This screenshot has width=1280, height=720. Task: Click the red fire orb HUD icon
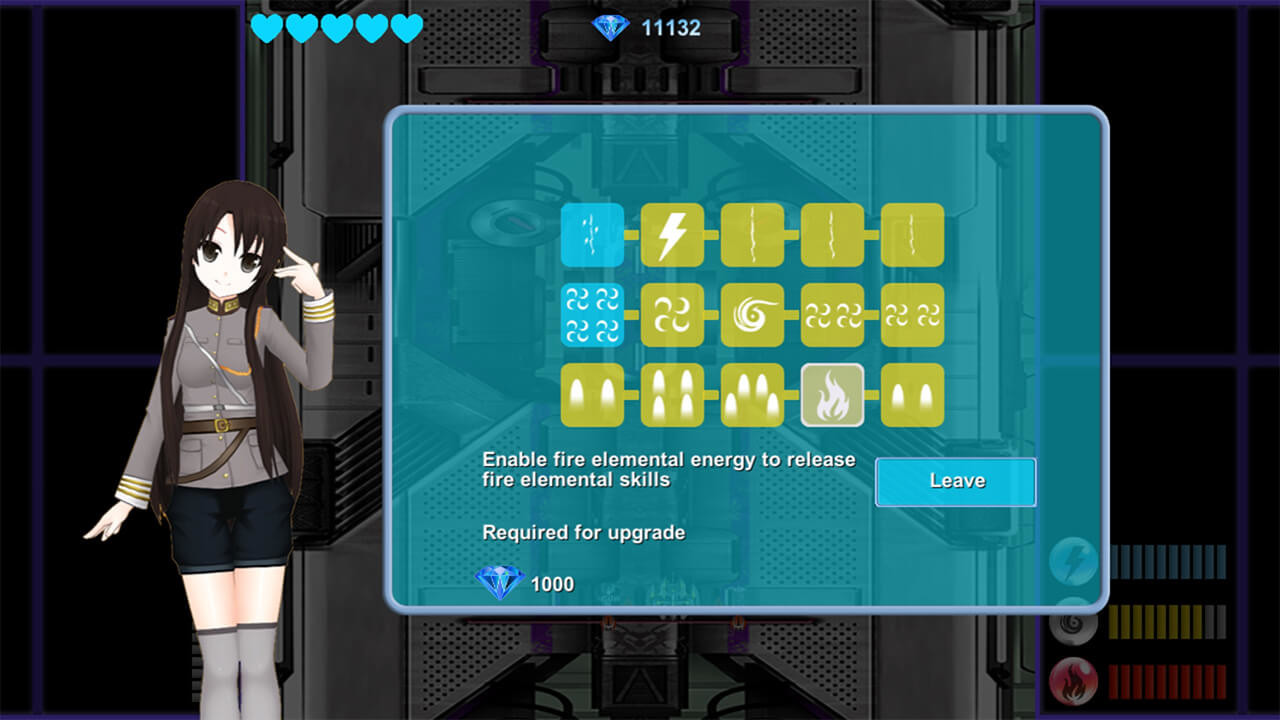1073,683
